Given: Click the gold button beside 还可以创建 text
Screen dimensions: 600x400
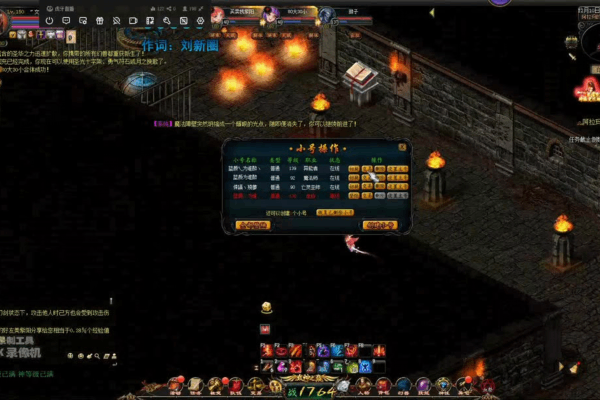Looking at the screenshot, I should (x=335, y=213).
